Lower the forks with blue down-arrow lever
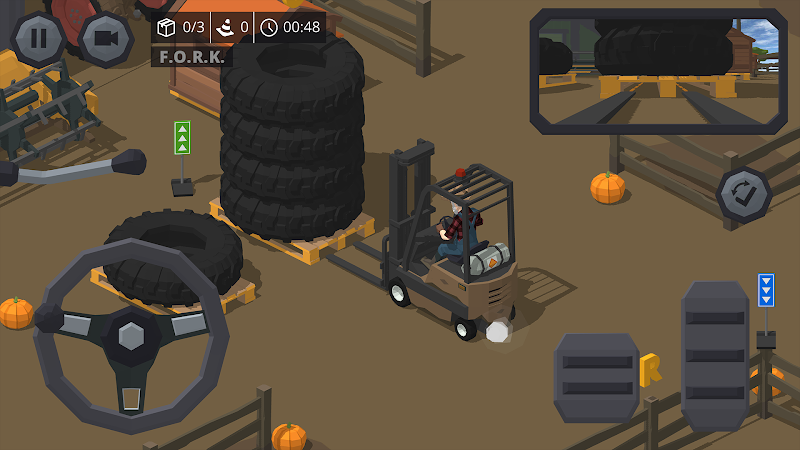 click(x=766, y=291)
